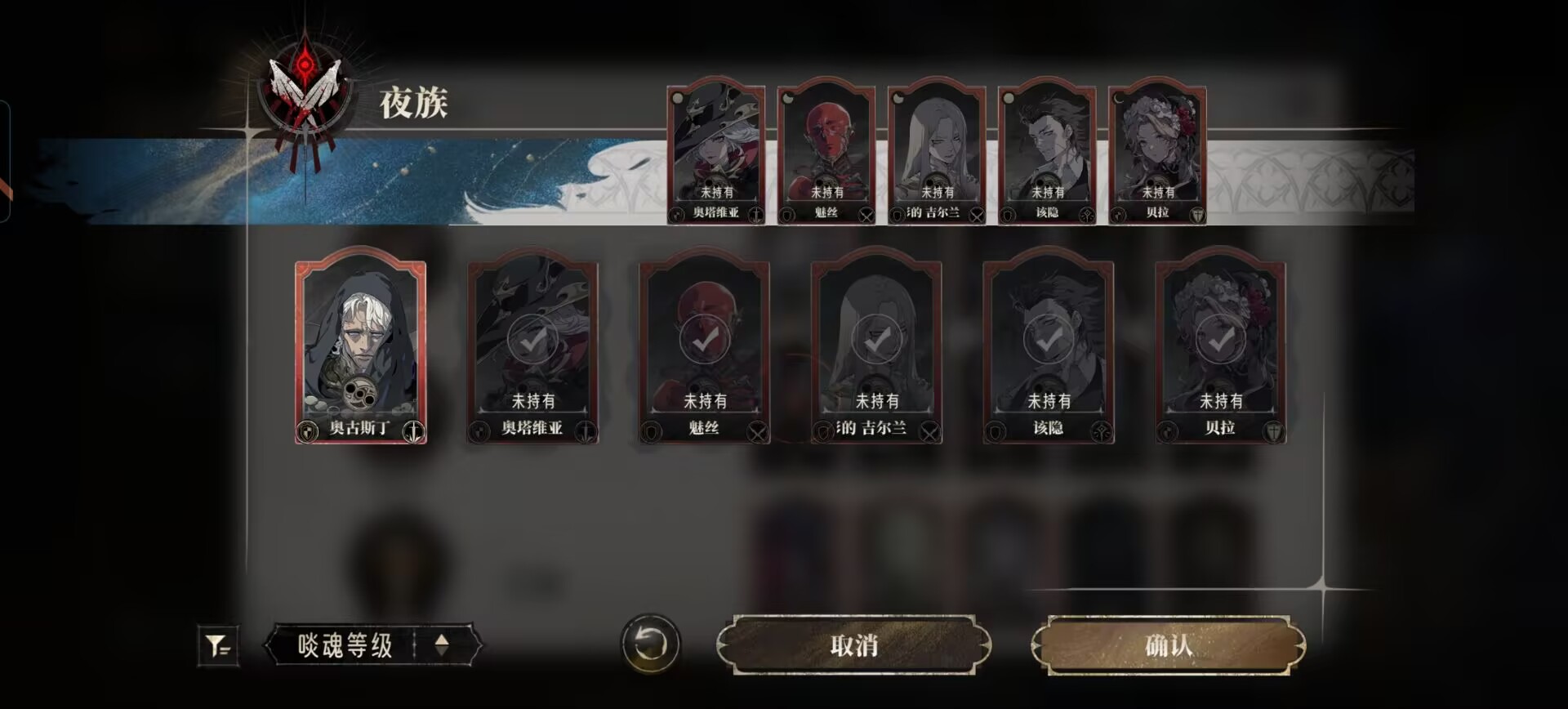Remove small 该隐 card from the banner lineup

point(1047,153)
